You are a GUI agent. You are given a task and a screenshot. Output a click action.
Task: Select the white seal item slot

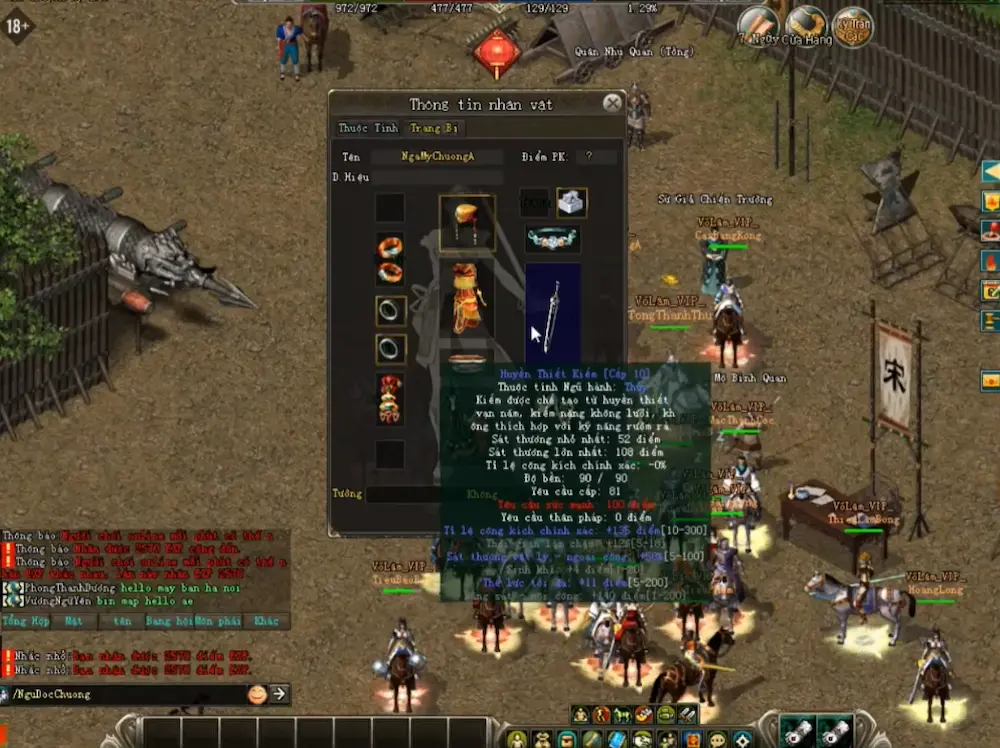click(571, 202)
